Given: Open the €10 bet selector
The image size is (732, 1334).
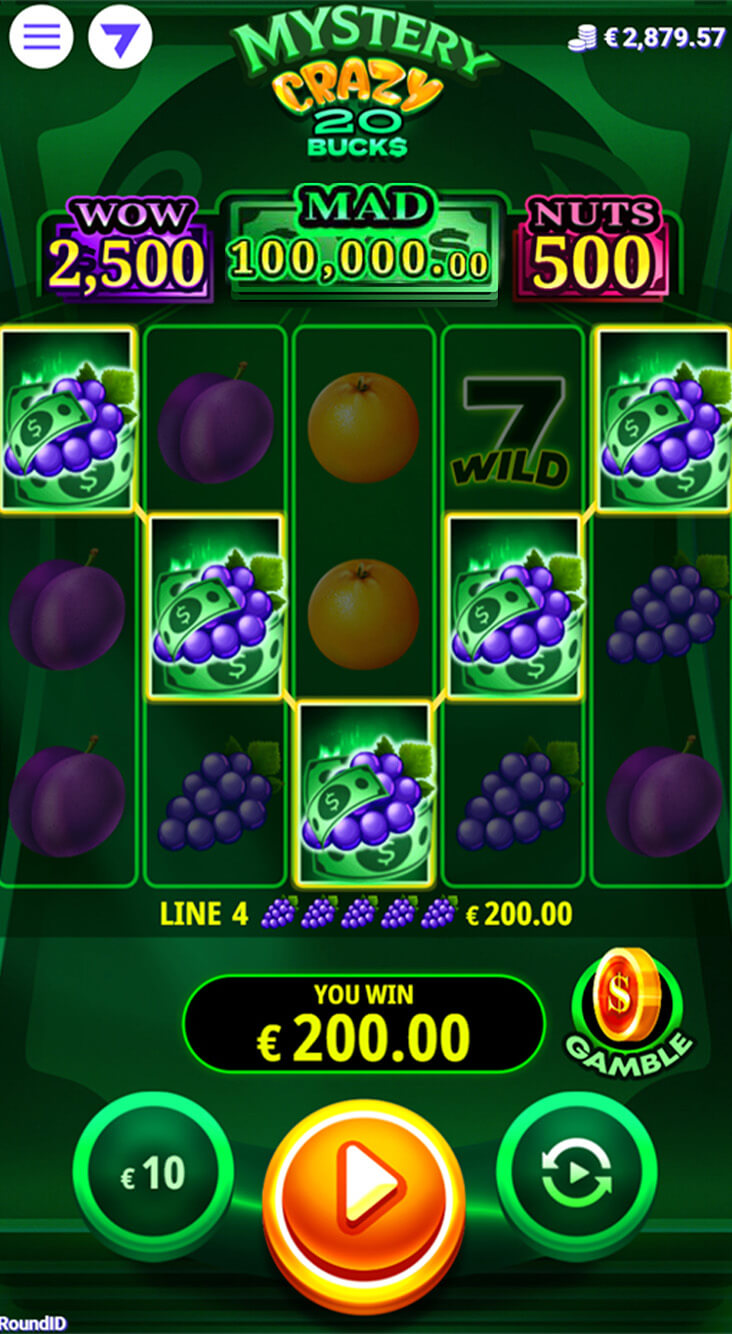Looking at the screenshot, I should 153,1174.
